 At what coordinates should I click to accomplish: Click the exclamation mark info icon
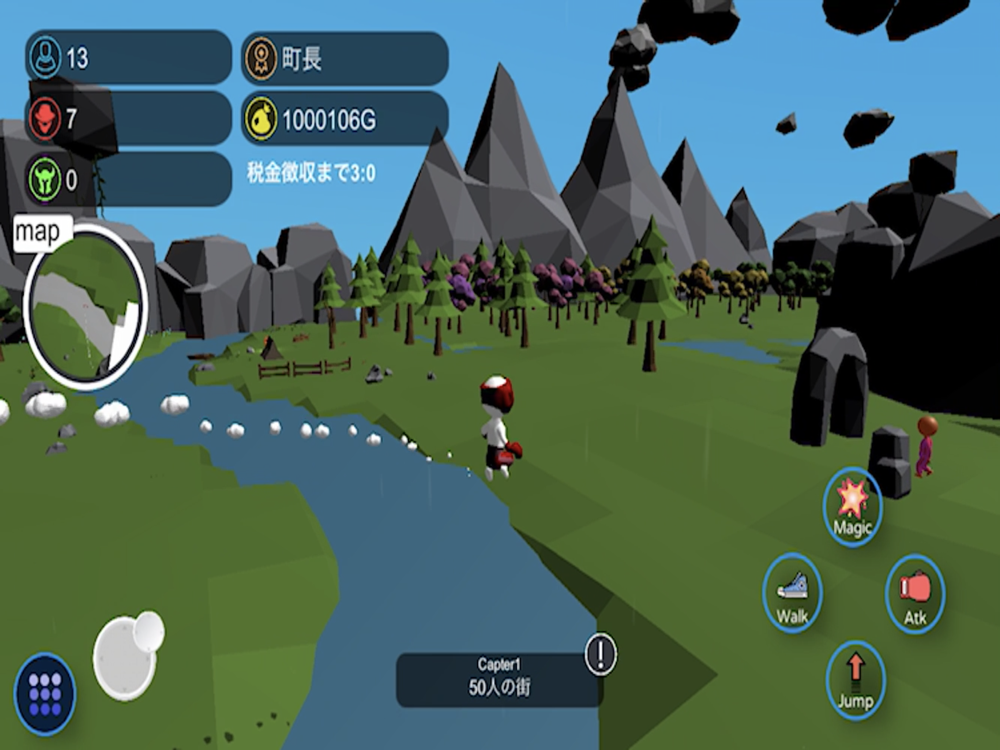[x=601, y=654]
